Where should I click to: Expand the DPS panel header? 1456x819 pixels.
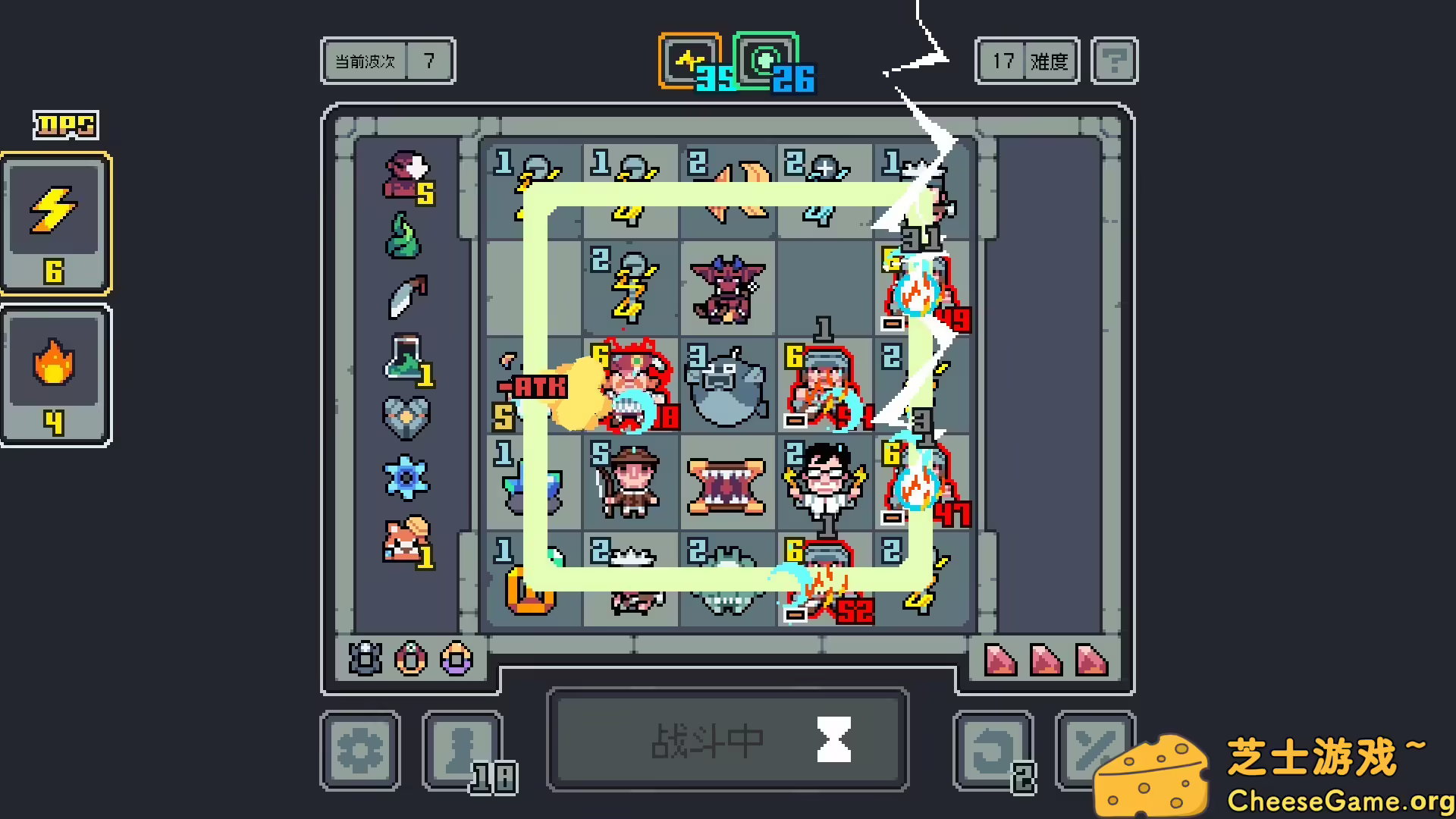coord(65,123)
